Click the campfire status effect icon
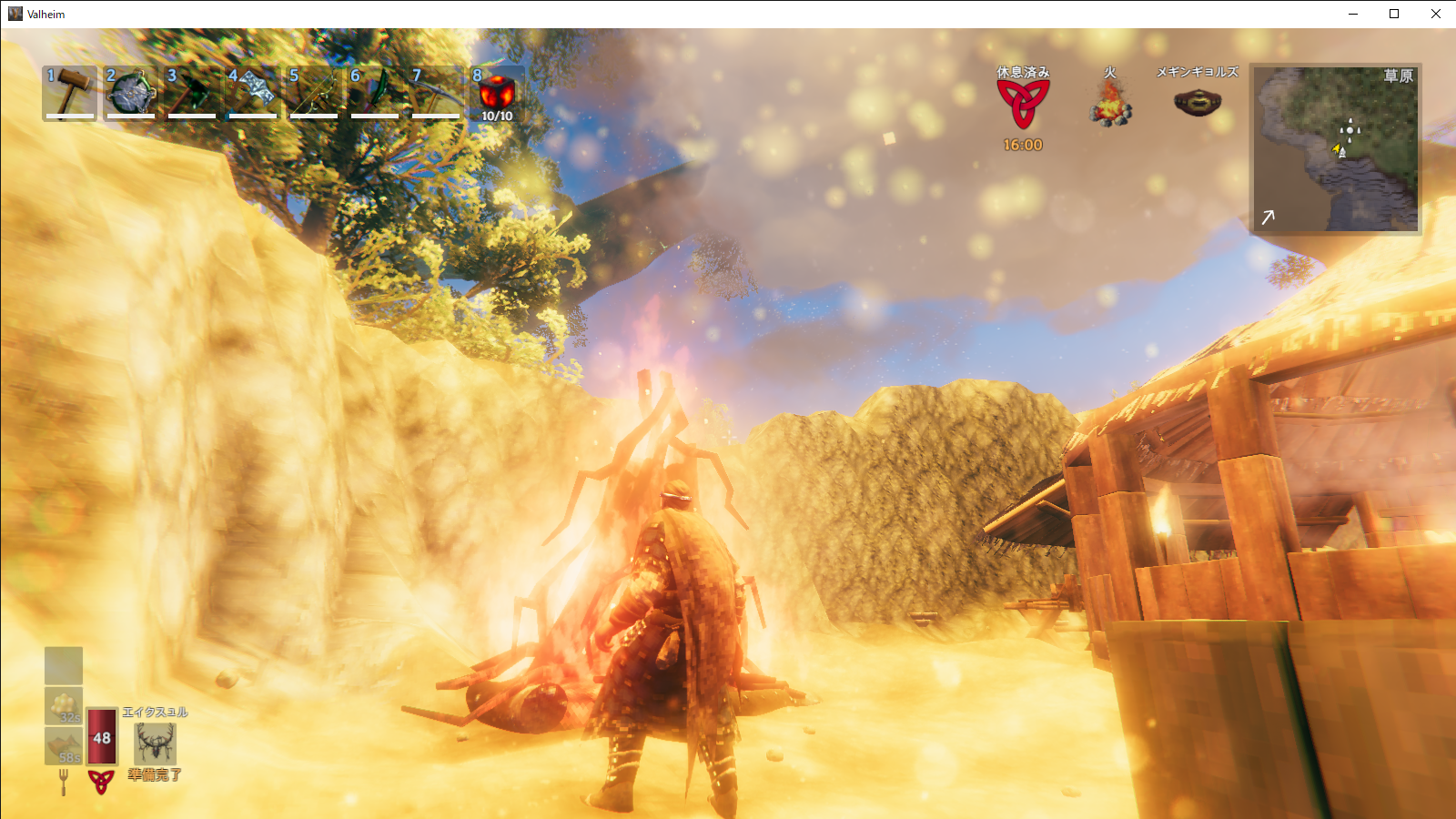The image size is (1456, 819). (1110, 103)
